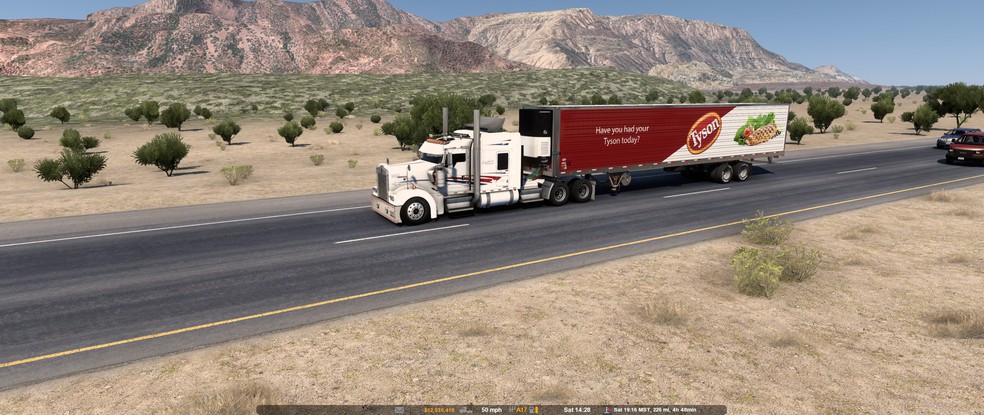
Task: Select the fuel pump icon
Action: pos(531,409)
